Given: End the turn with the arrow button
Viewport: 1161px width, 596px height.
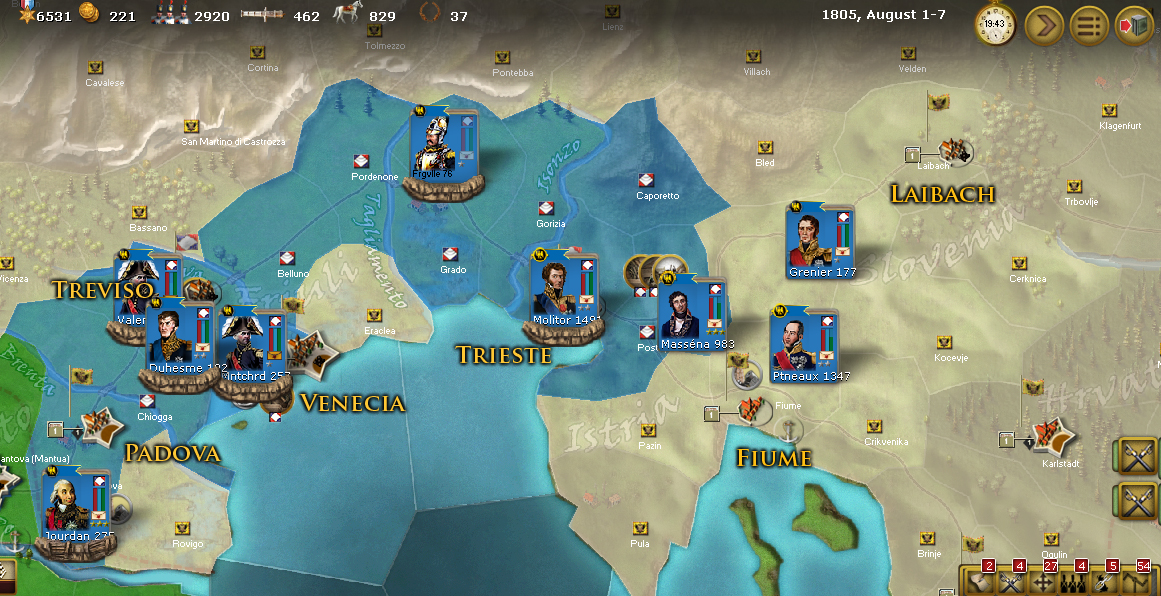Looking at the screenshot, I should 1043,24.
